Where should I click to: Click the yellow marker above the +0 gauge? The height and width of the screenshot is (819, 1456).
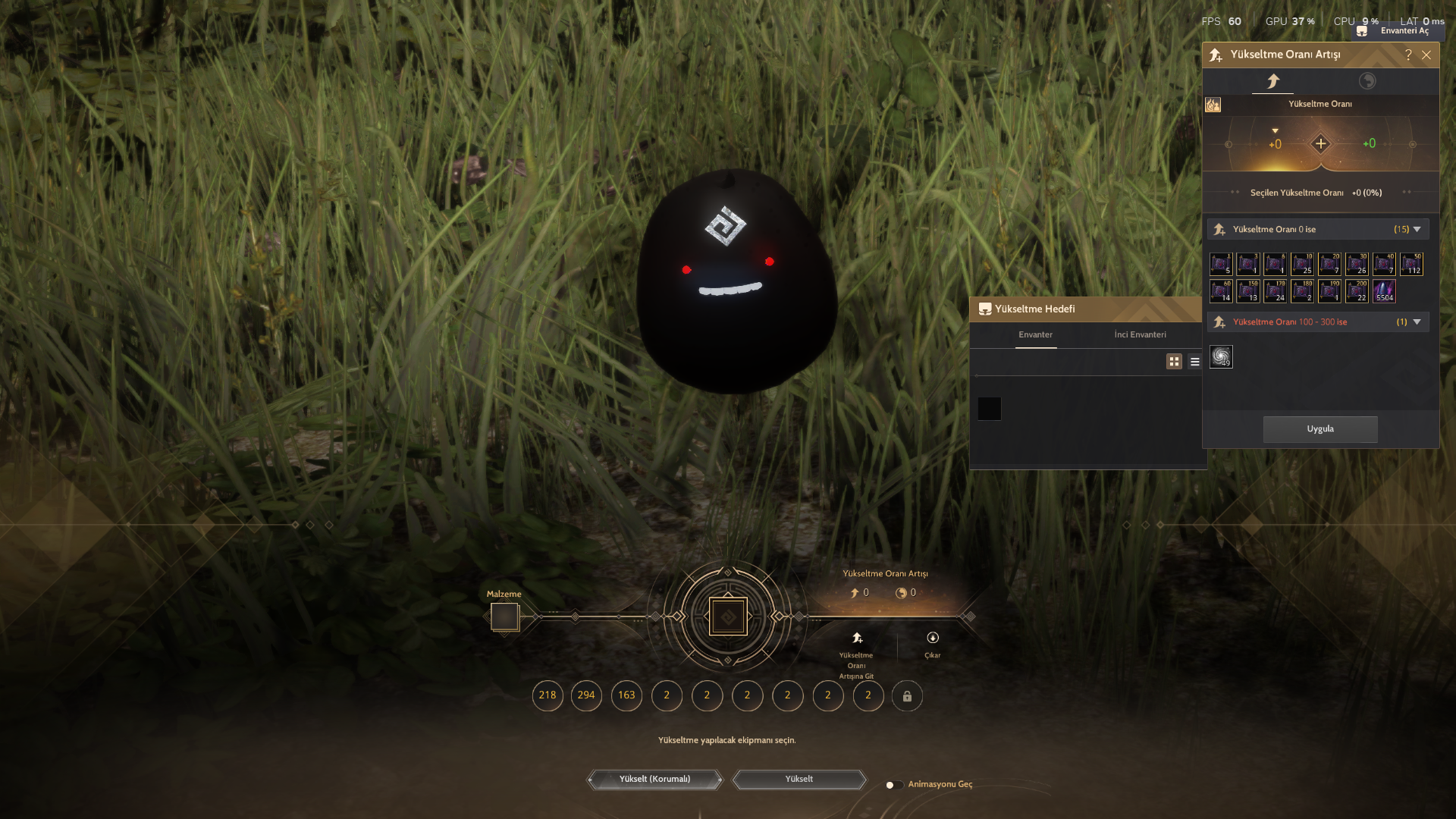1275,130
